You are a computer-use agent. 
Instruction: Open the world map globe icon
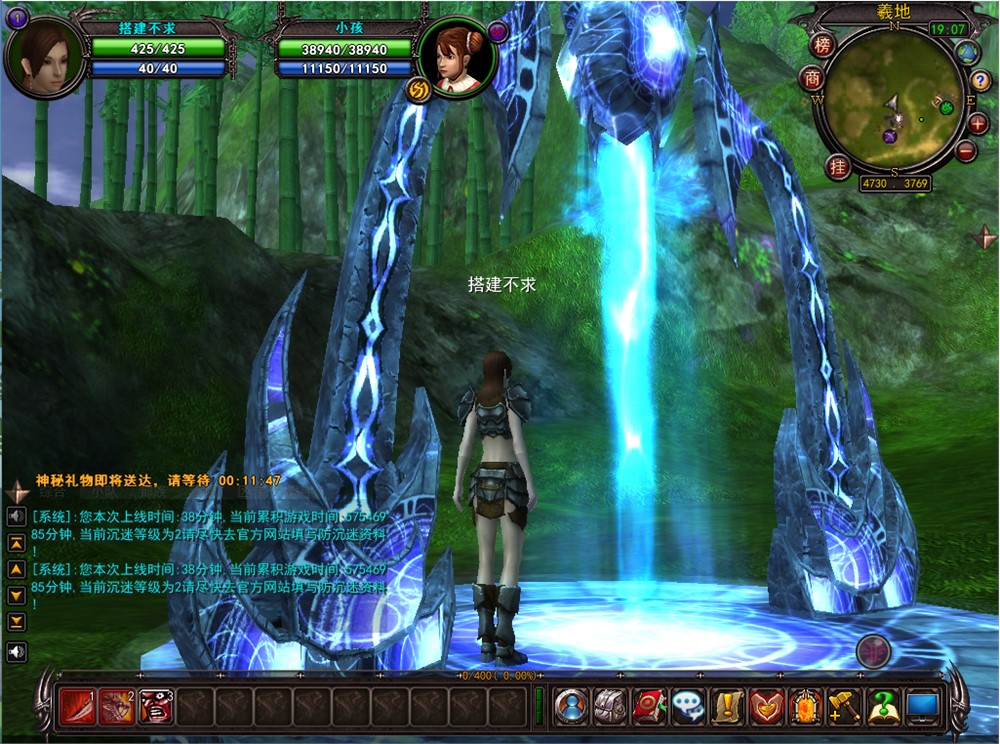(x=967, y=53)
